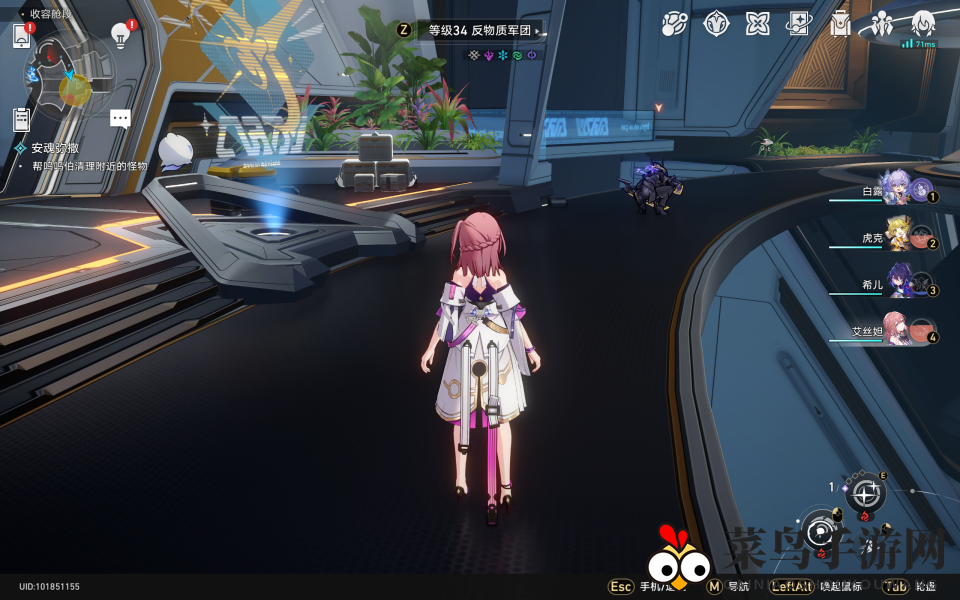Switch to party member 白露
Image resolution: width=960 pixels, height=600 pixels.
[897, 189]
